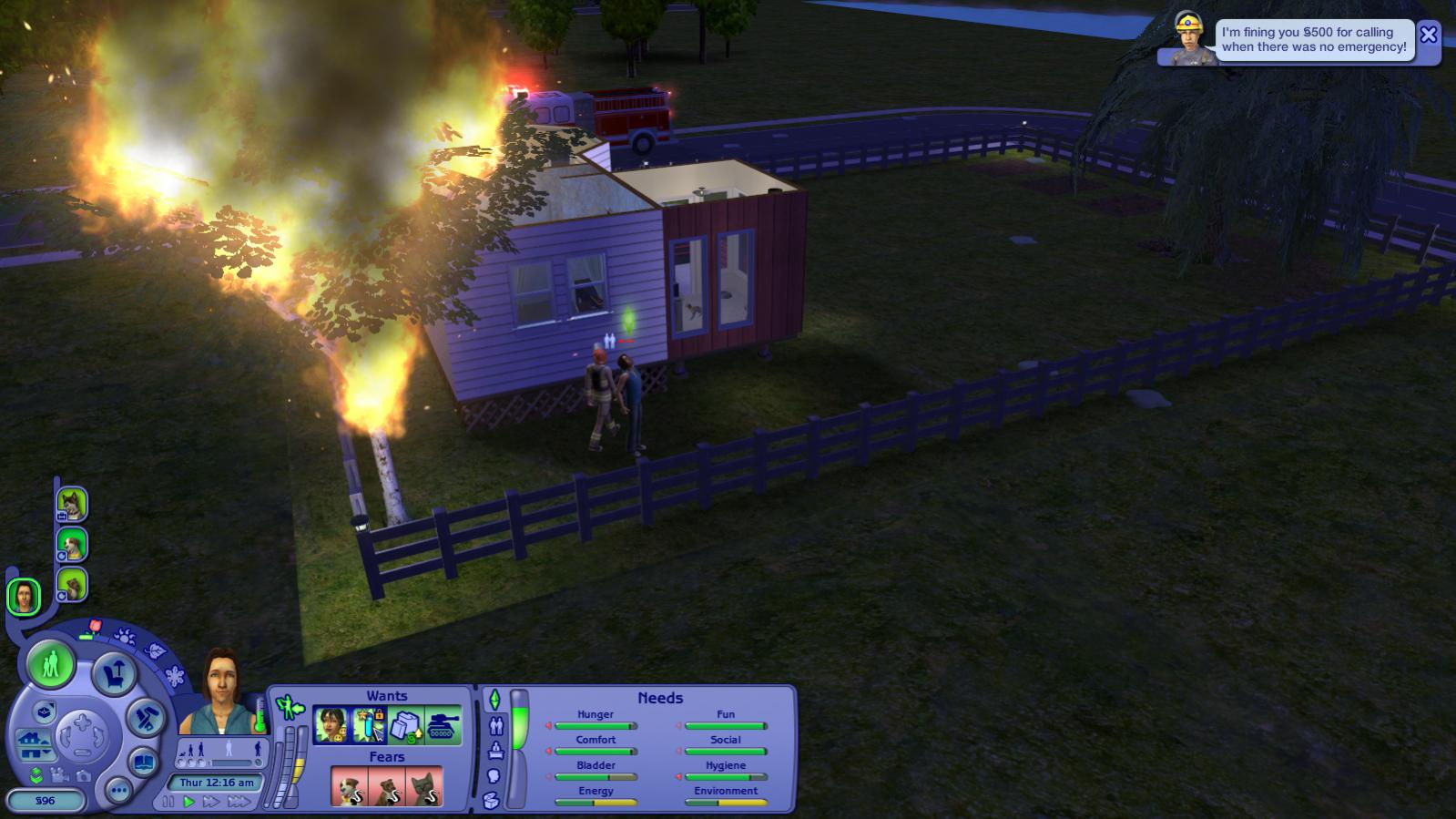Screen dimensions: 1456x819
Task: Click the cat fear icon
Action: [x=424, y=787]
